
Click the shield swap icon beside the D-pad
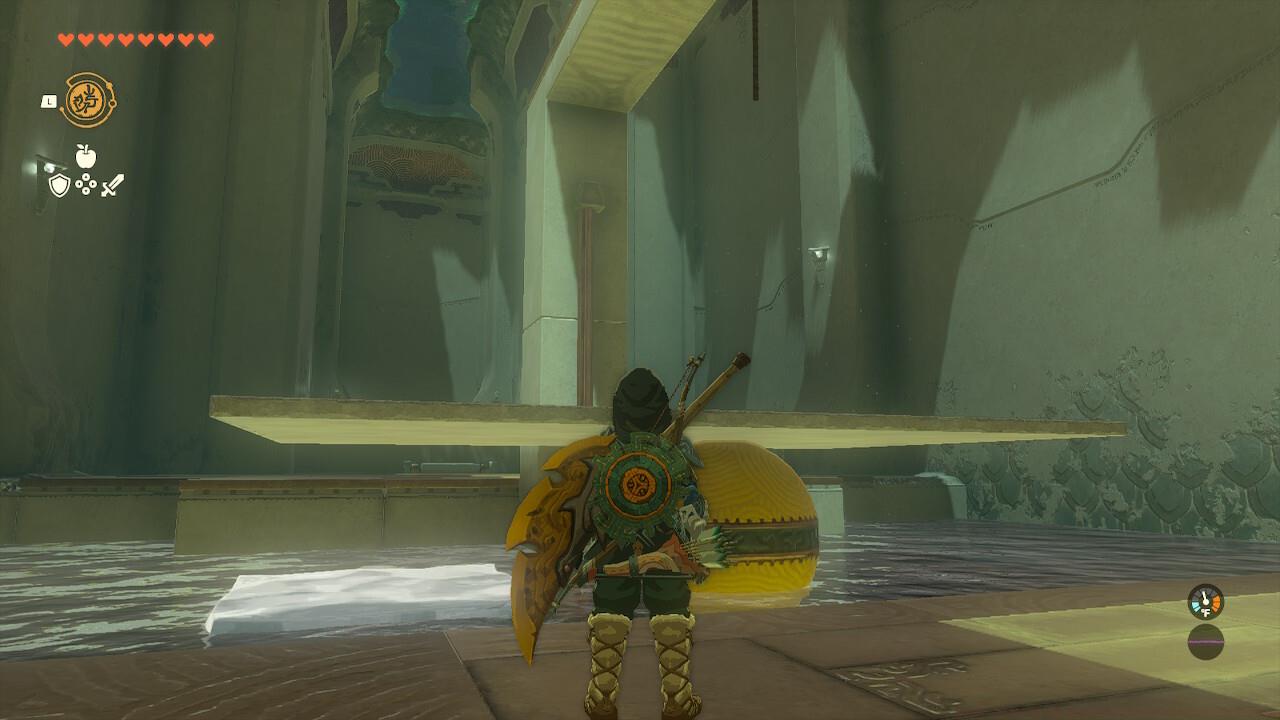57,185
